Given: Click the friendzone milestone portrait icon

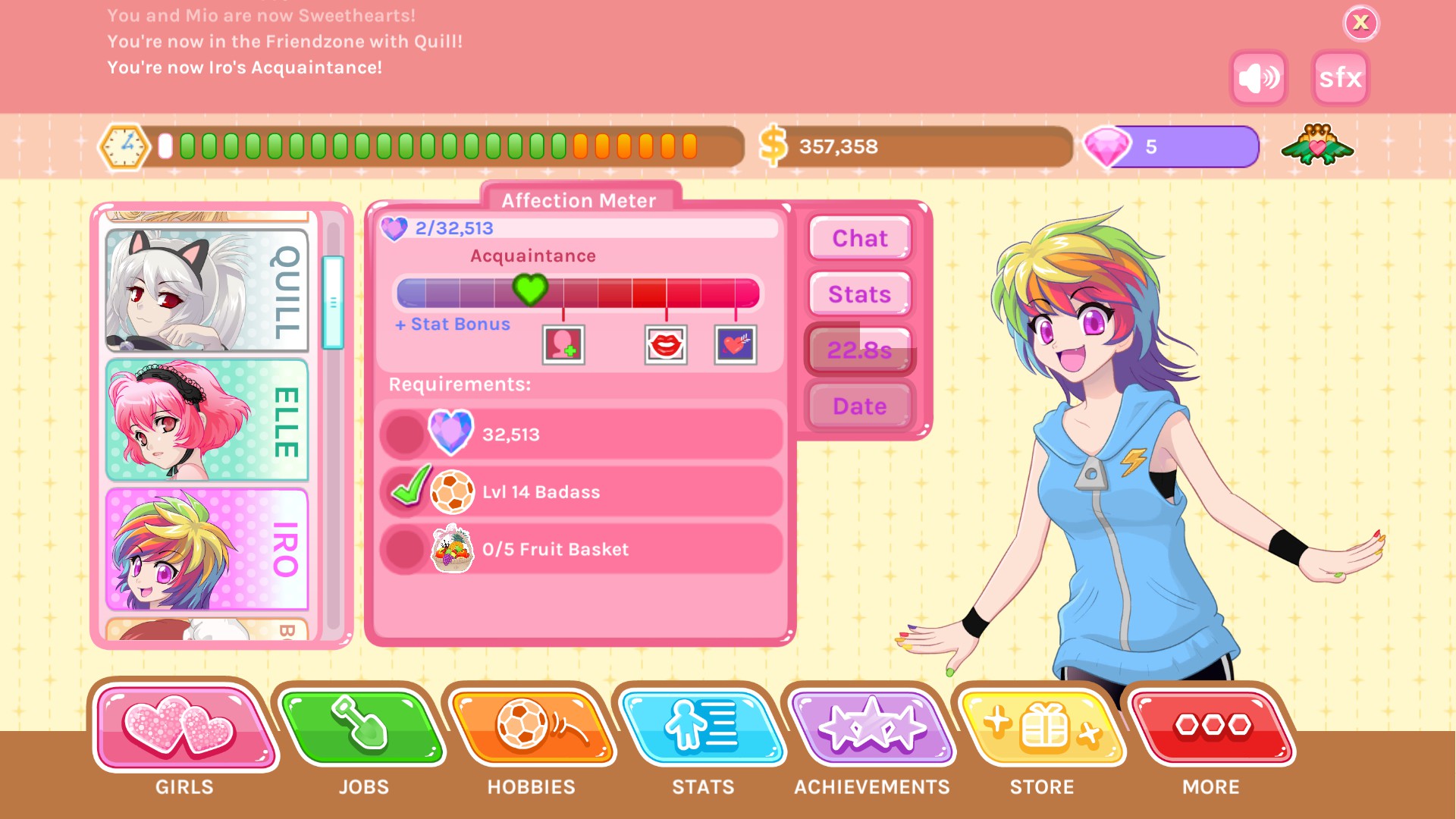Looking at the screenshot, I should [x=563, y=346].
